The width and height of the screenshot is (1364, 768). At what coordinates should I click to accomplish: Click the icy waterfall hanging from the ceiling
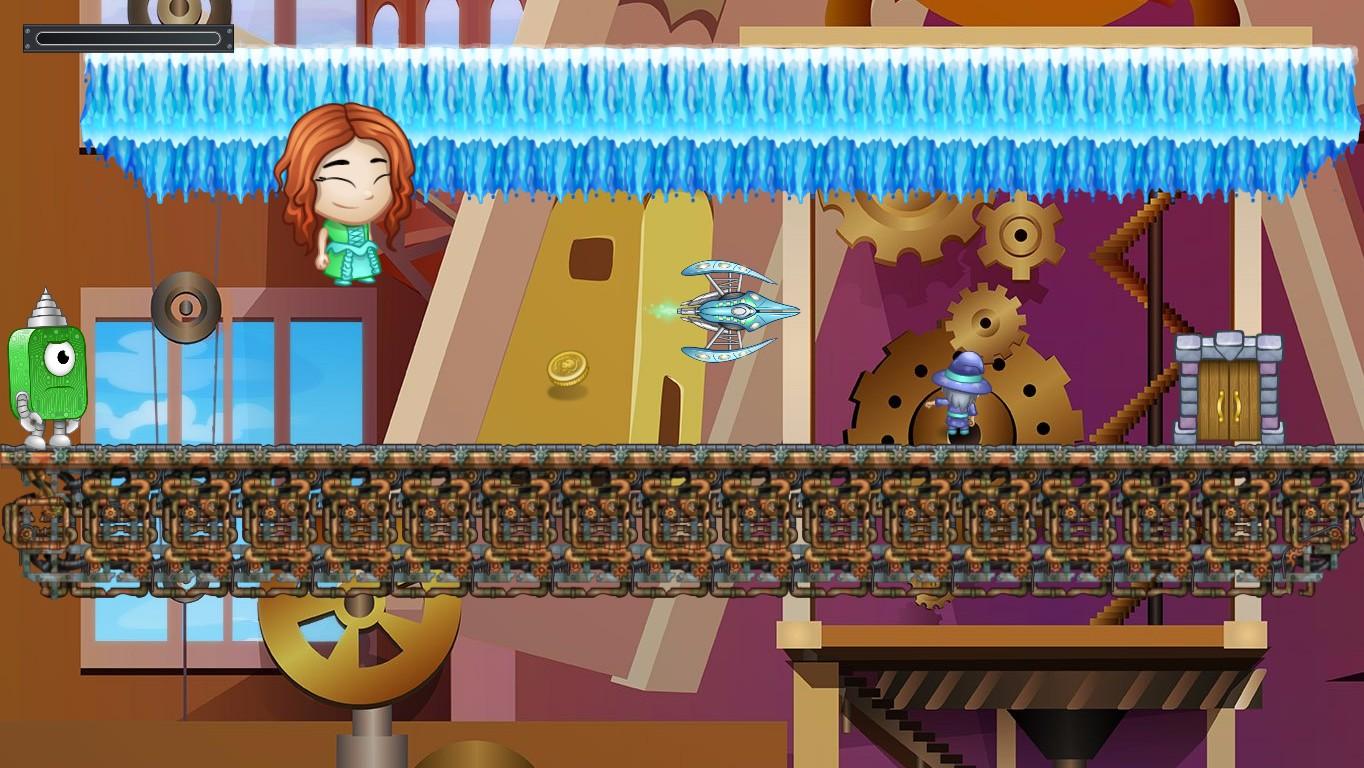tap(700, 110)
